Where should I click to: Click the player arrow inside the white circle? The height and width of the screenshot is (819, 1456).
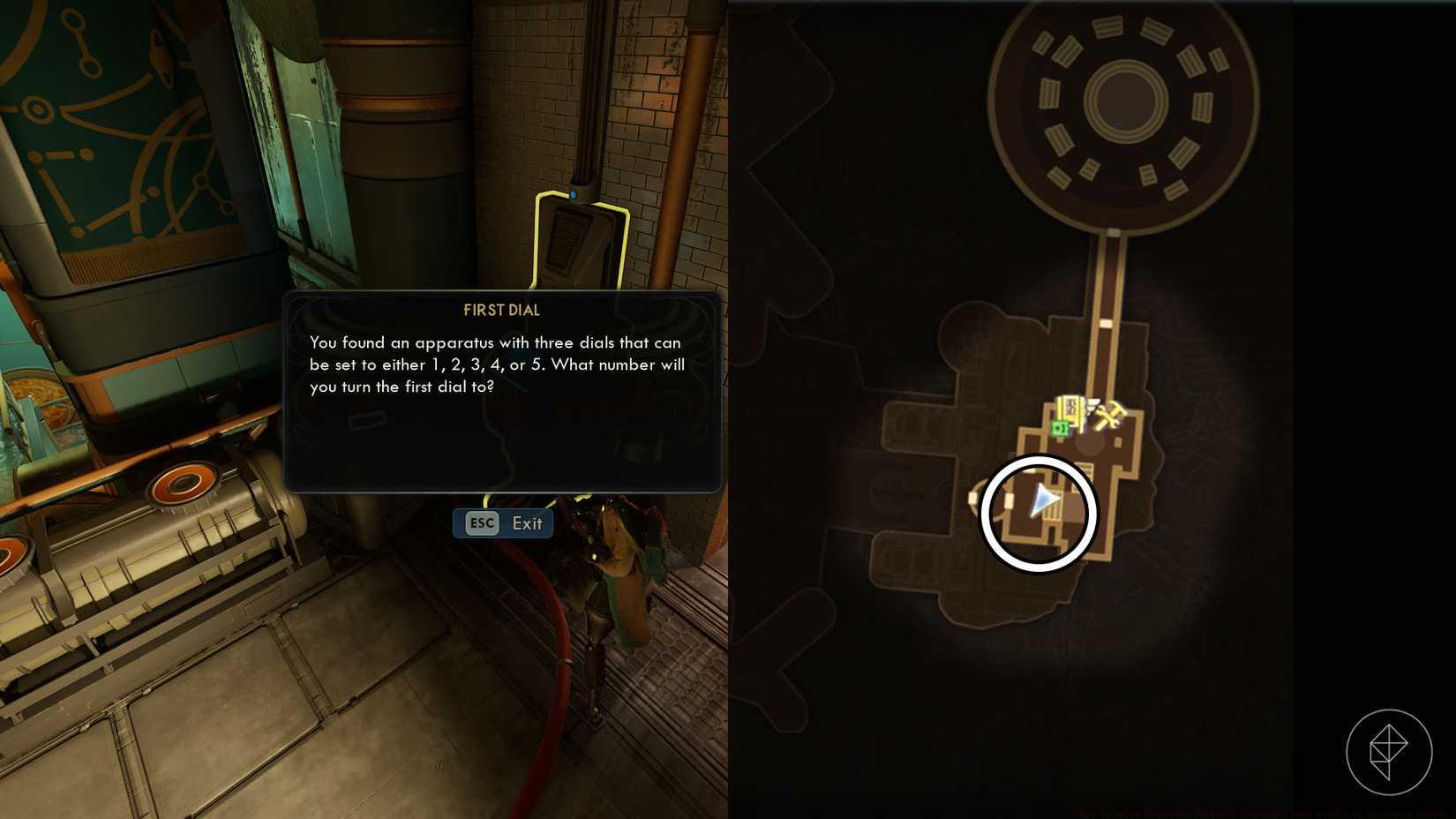[1043, 500]
